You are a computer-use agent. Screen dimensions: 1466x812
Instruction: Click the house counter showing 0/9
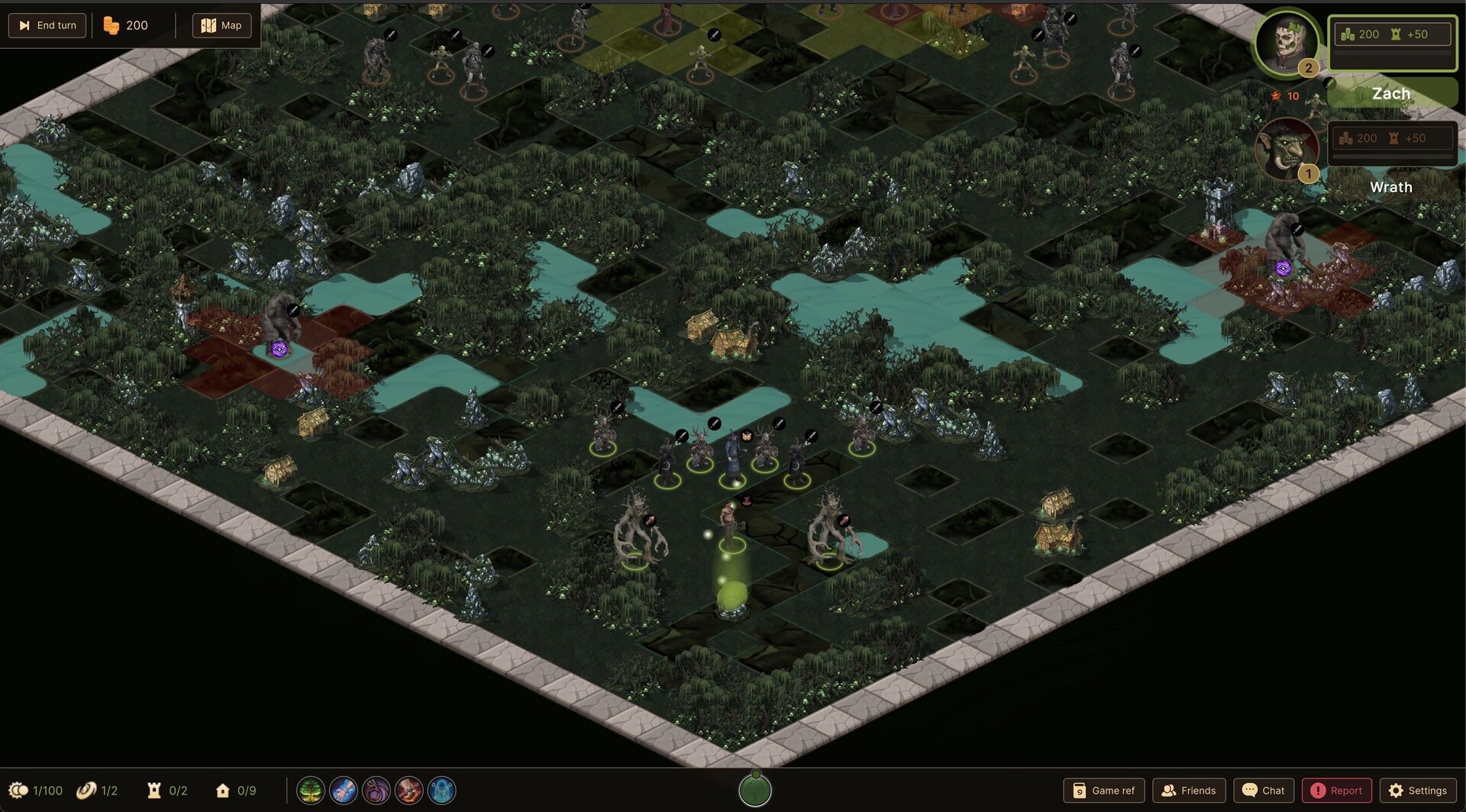tap(224, 791)
